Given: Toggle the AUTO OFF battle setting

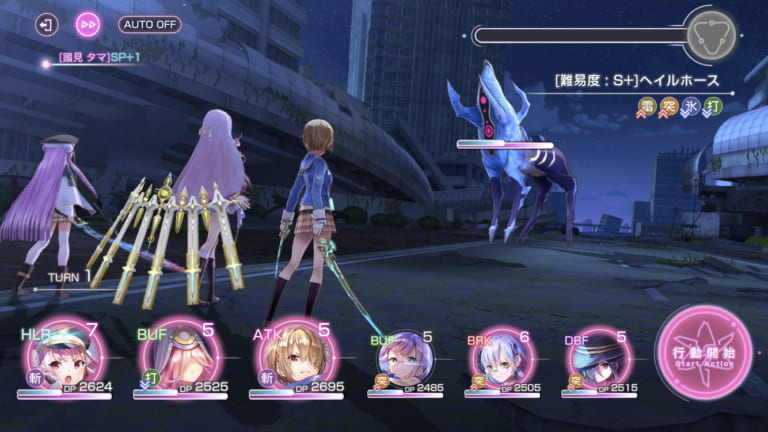Looking at the screenshot, I should tap(150, 24).
